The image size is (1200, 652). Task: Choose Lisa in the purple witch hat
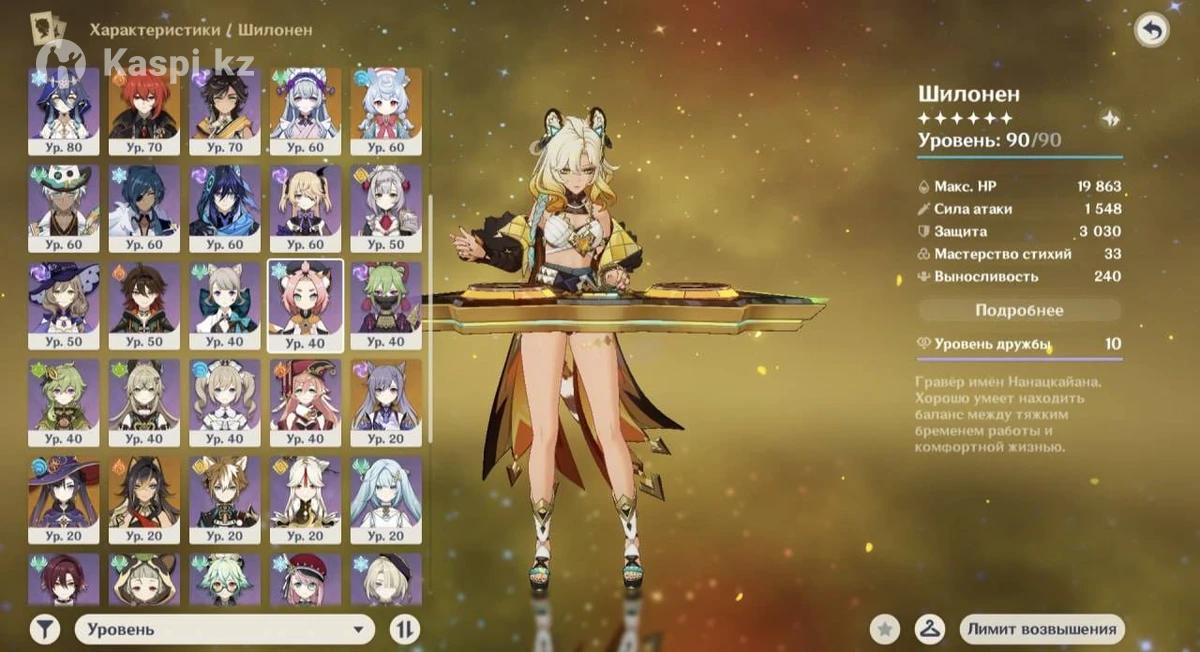(x=64, y=305)
